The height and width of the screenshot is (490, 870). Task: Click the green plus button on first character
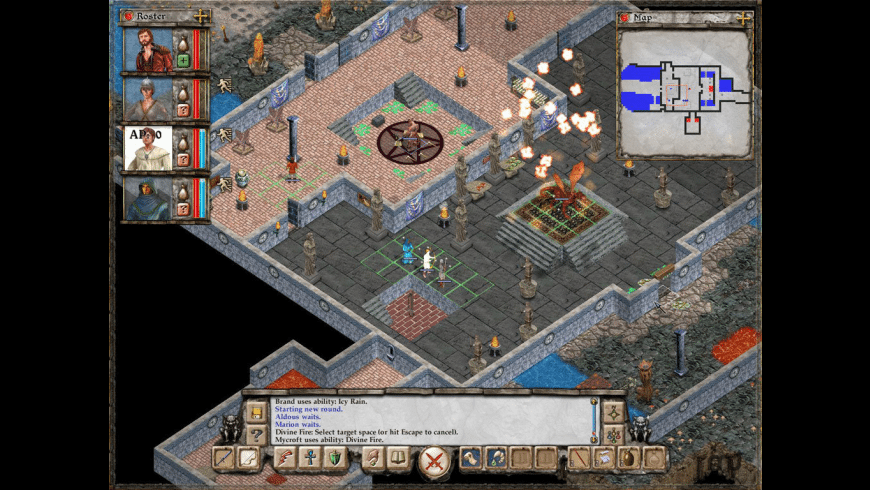tap(183, 60)
